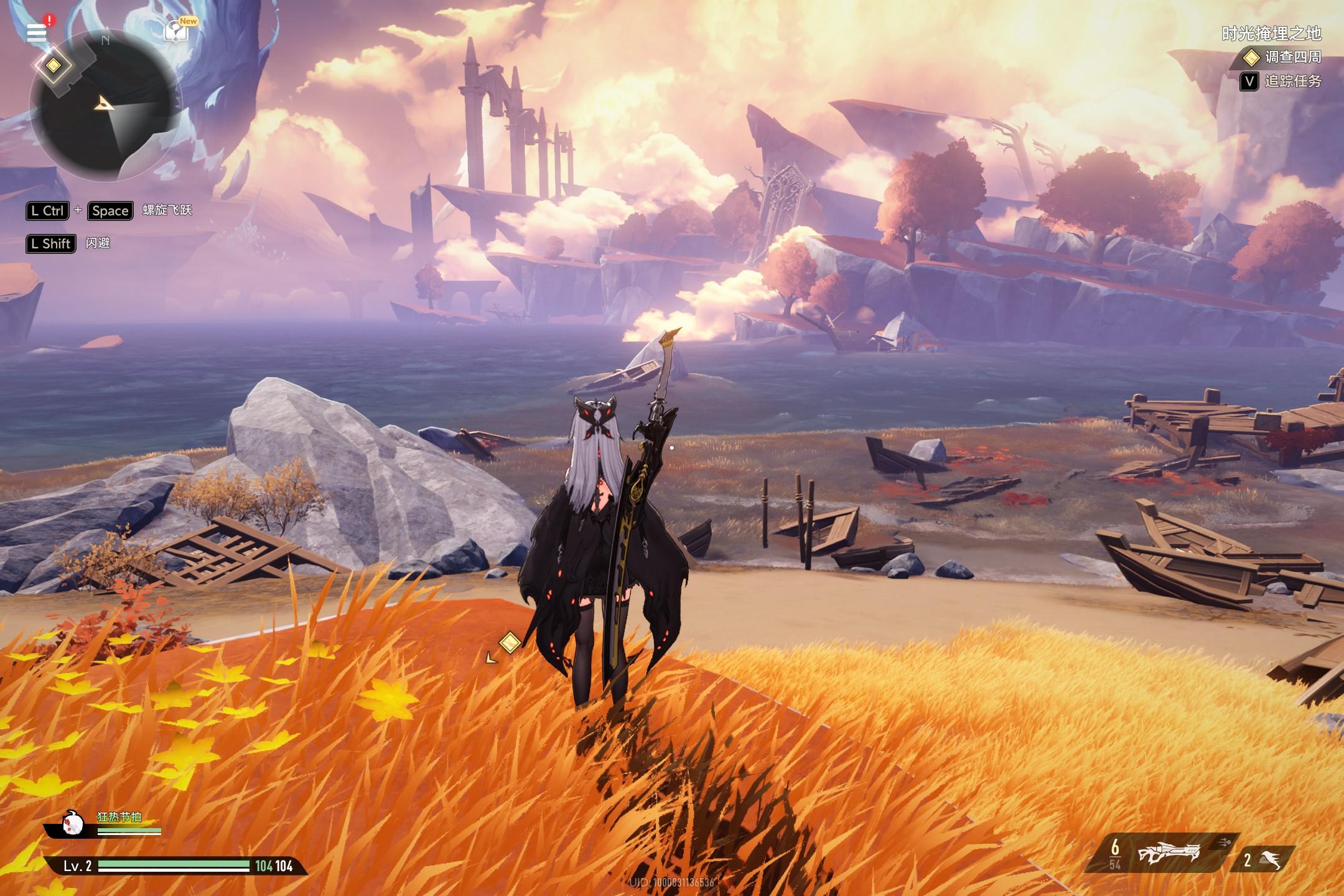1344x896 pixels.
Task: Activate the bird-wing skill icon
Action: 1271,861
